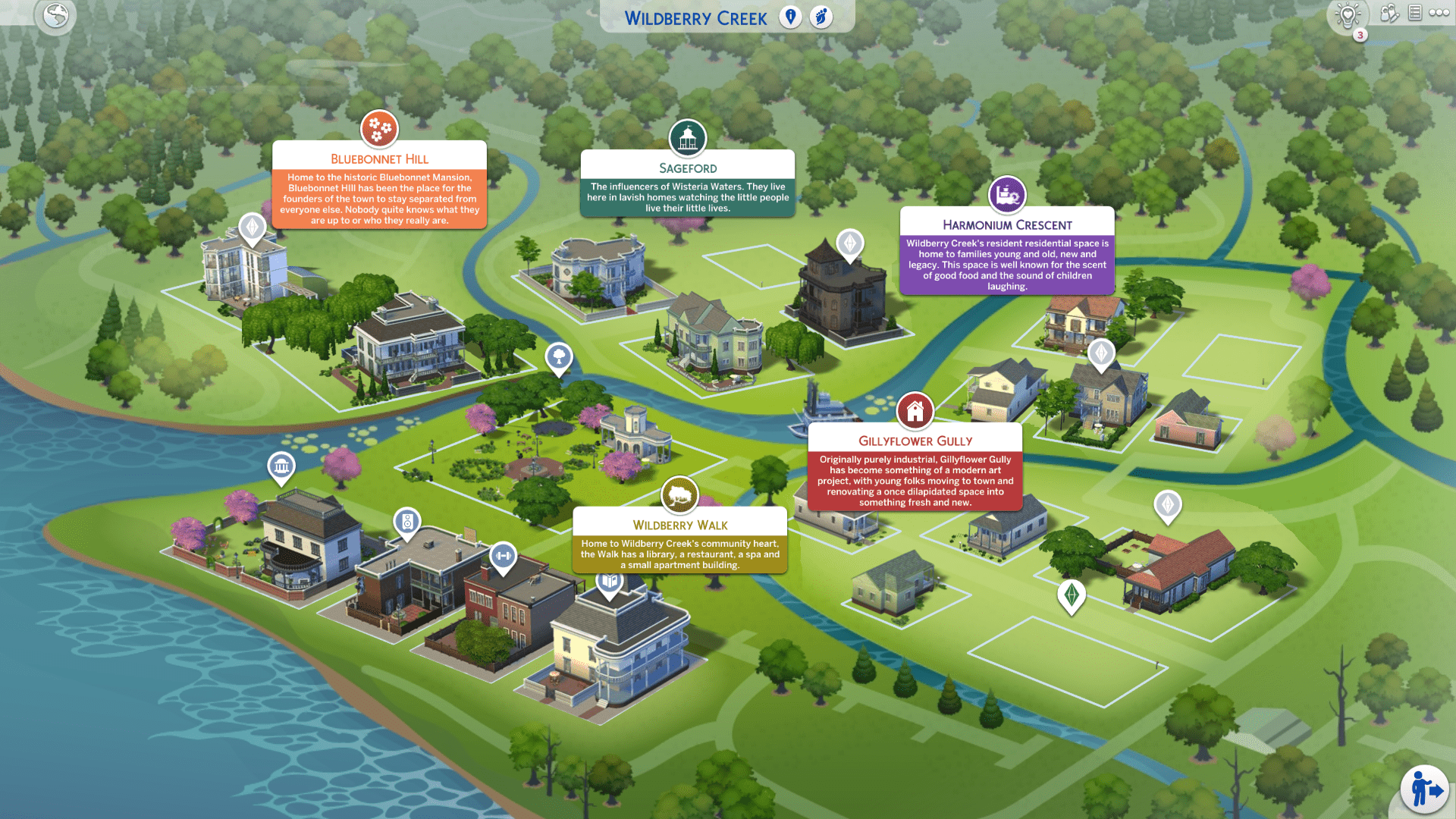This screenshot has width=1456, height=819.
Task: Select the Bluebonnet Hill flower badge
Action: point(379,129)
